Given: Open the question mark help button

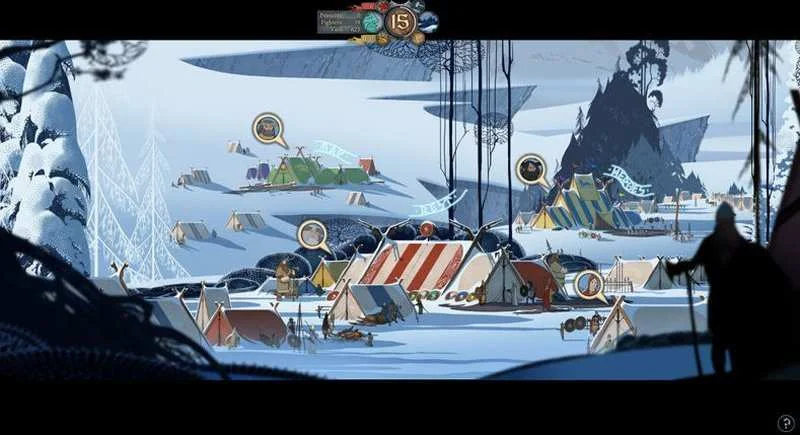Looking at the screenshot, I should pyautogui.click(x=787, y=423).
